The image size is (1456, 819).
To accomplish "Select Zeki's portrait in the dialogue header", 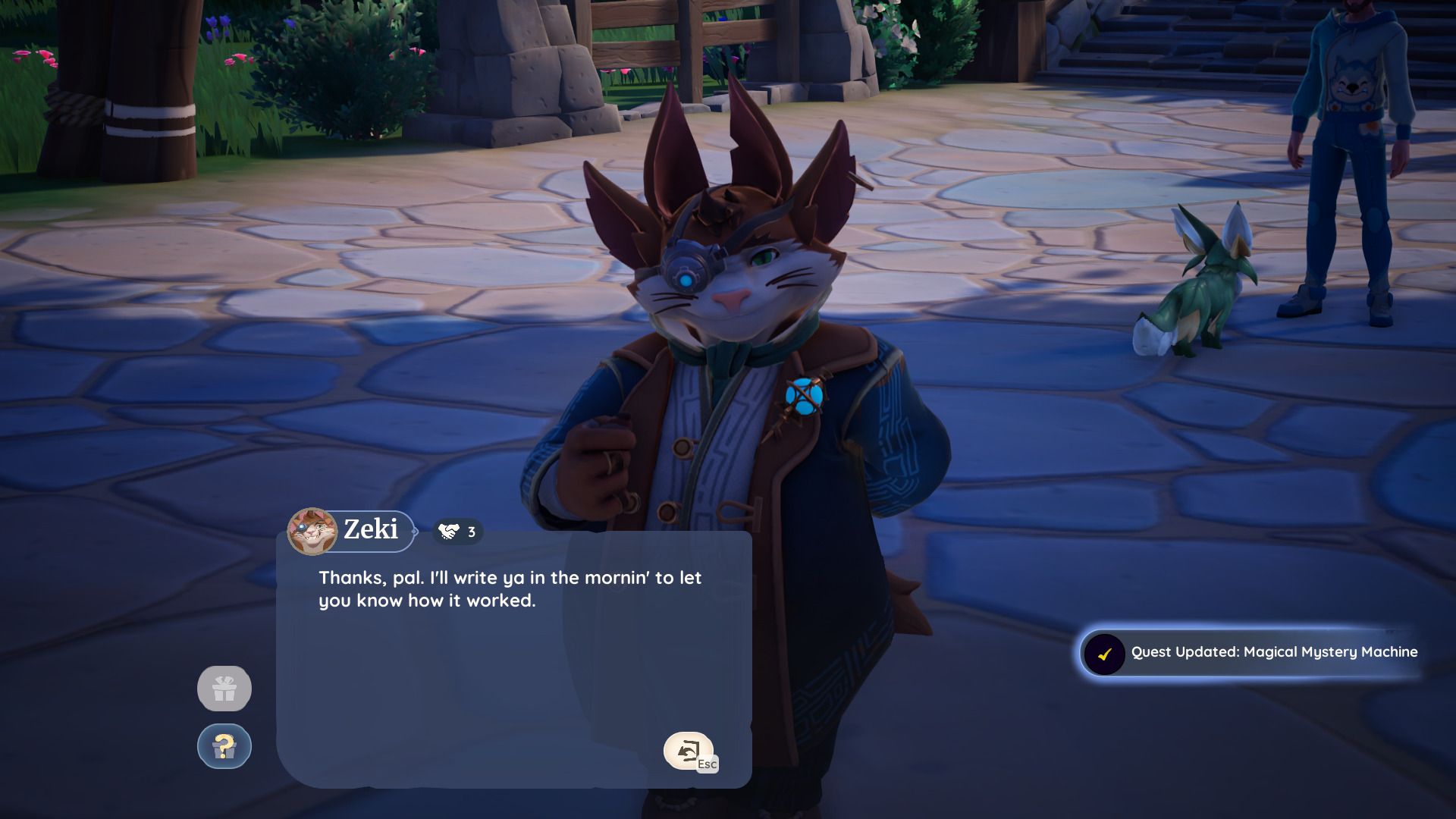I will 312,531.
